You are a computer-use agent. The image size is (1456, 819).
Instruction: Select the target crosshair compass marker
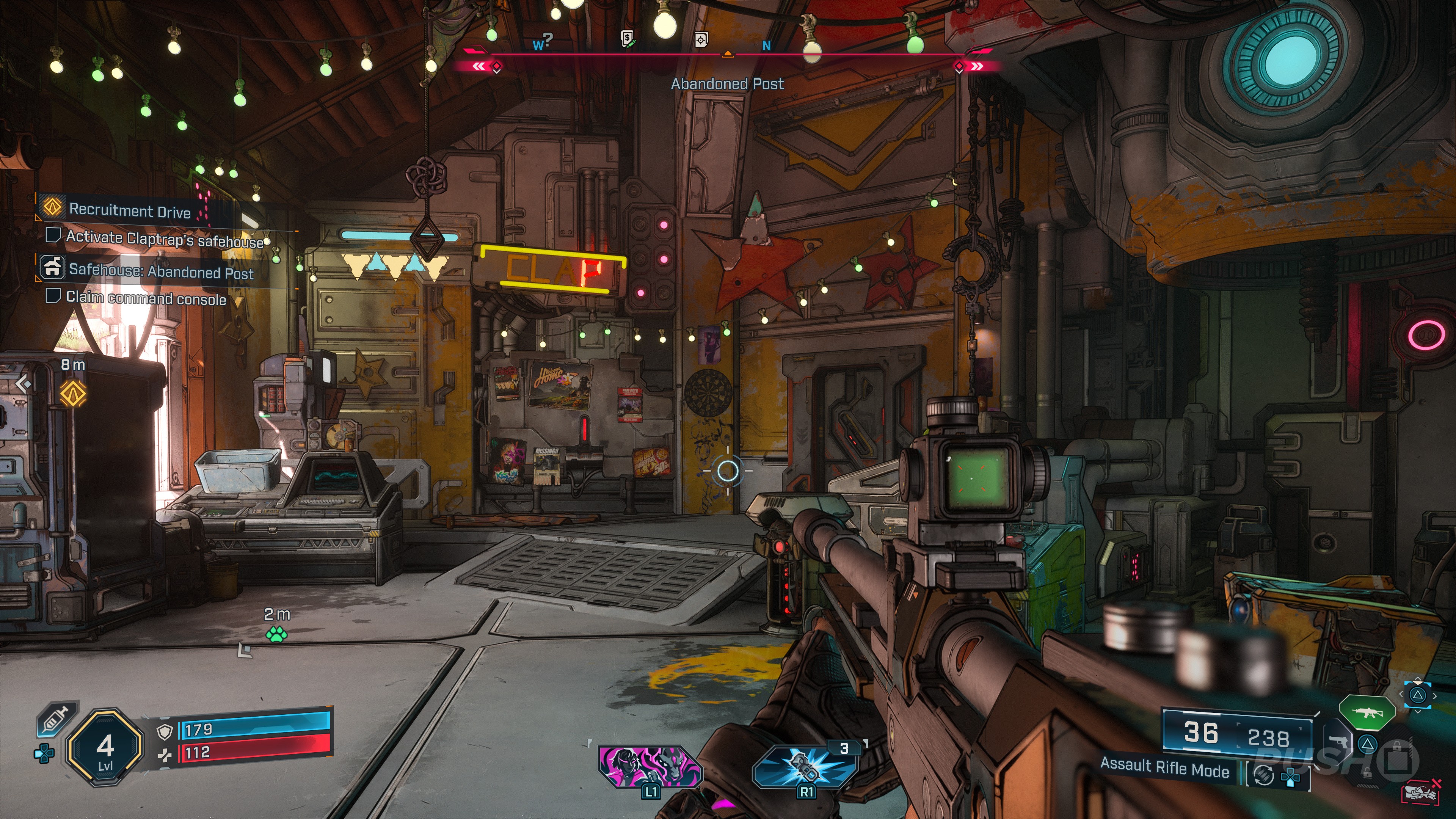[x=701, y=39]
